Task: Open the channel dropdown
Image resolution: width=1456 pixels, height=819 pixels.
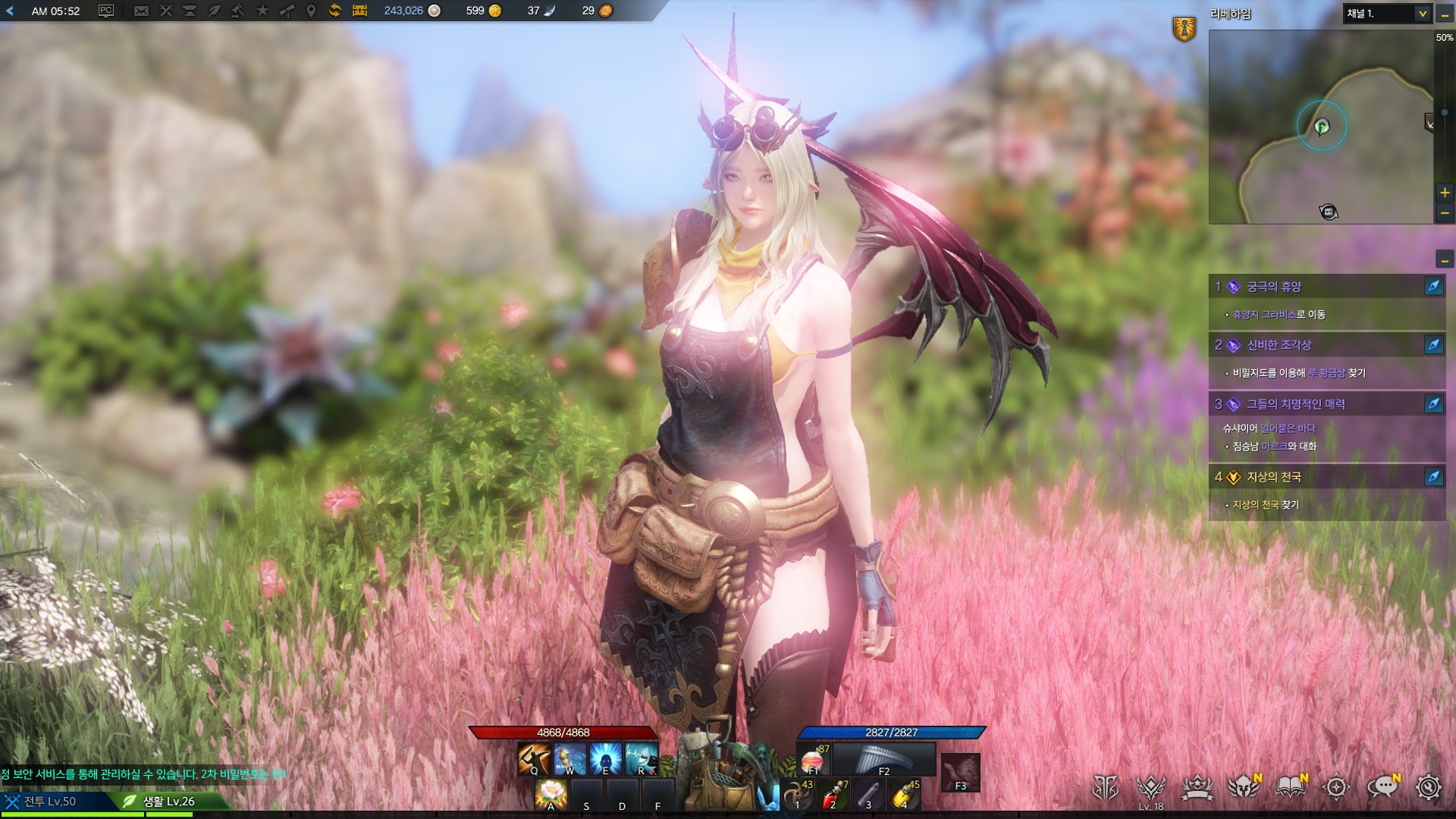Action: [1423, 14]
